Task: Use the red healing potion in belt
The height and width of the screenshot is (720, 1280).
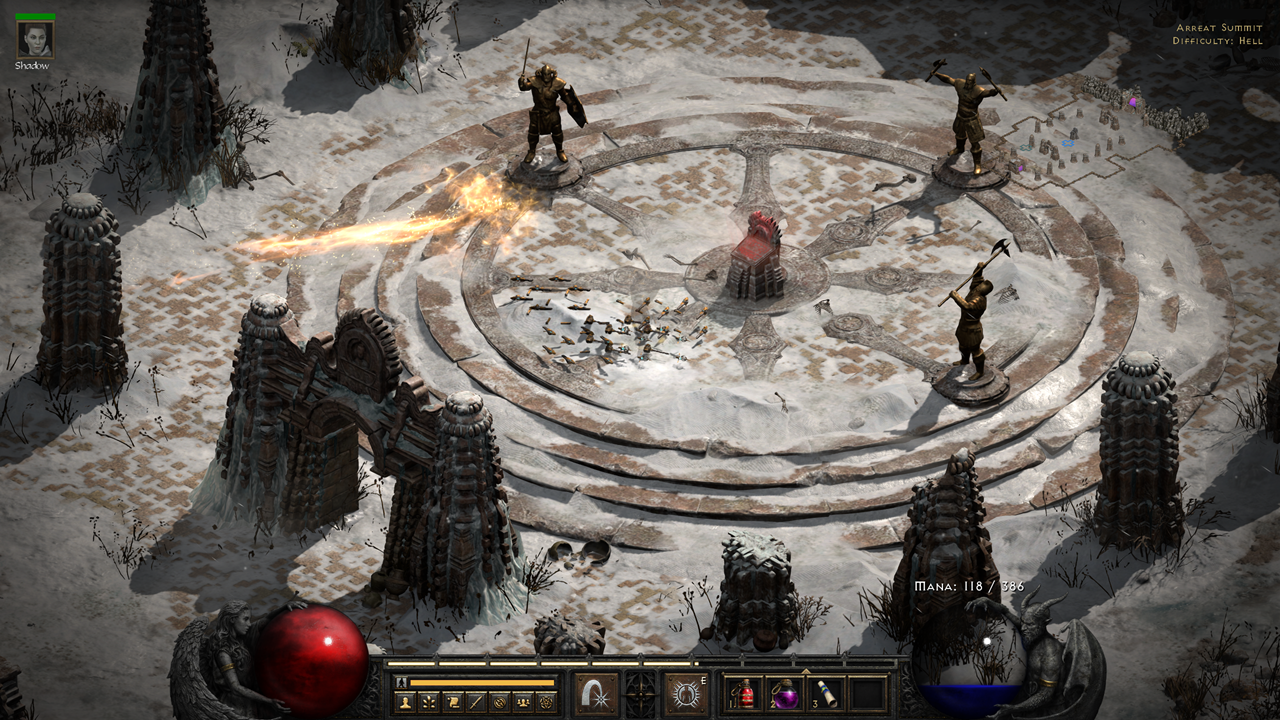Action: [x=742, y=693]
